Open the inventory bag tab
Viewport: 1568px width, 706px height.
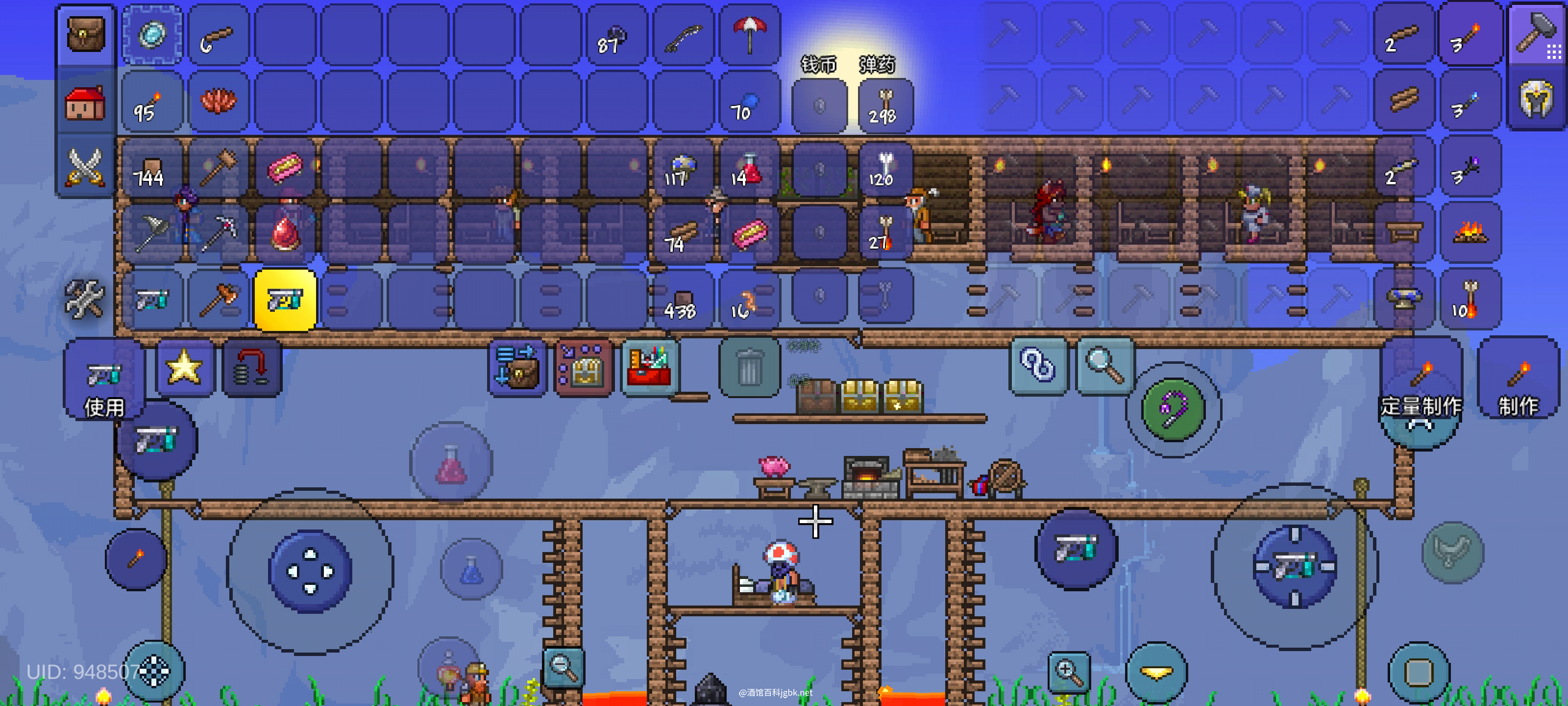[85, 35]
